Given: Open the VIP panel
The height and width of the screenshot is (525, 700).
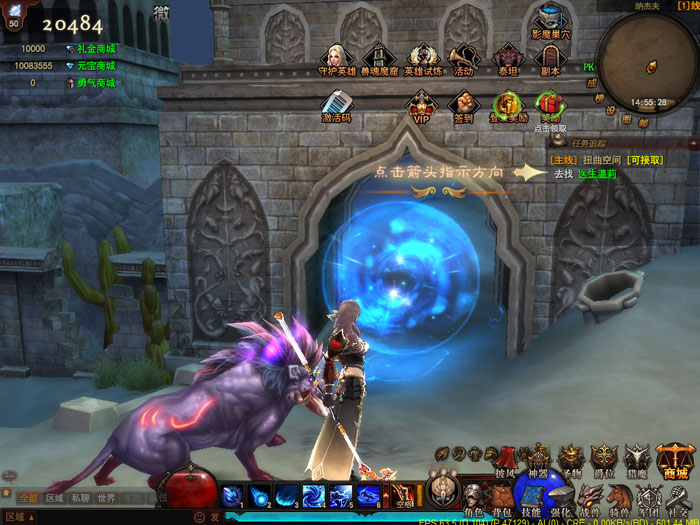Looking at the screenshot, I should pyautogui.click(x=420, y=105).
